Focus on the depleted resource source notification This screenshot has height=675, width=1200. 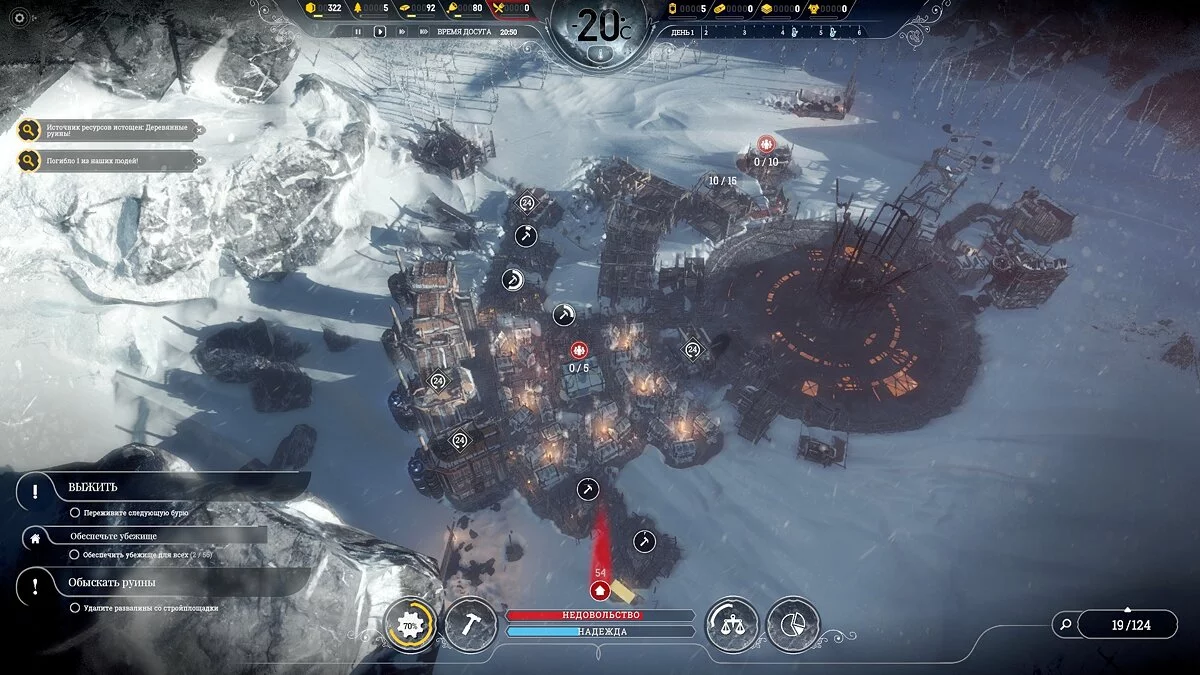click(28, 130)
